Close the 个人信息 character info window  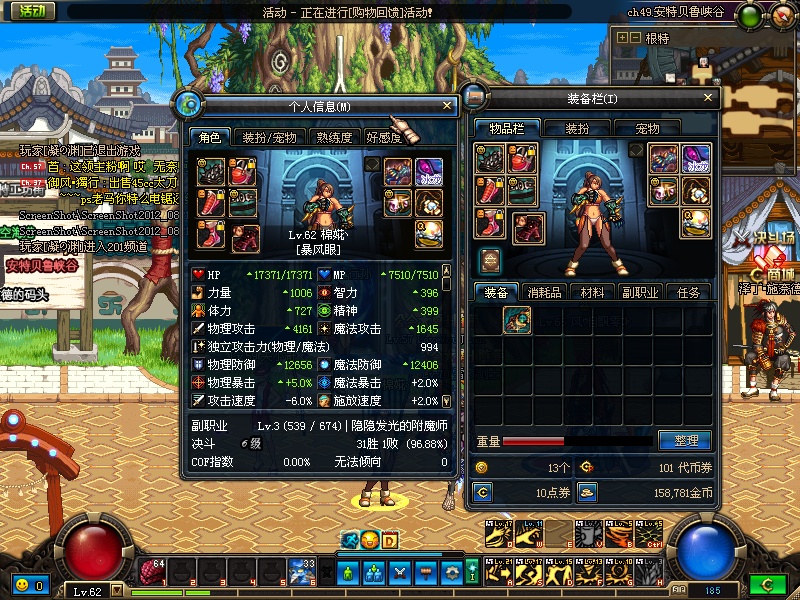coord(447,105)
